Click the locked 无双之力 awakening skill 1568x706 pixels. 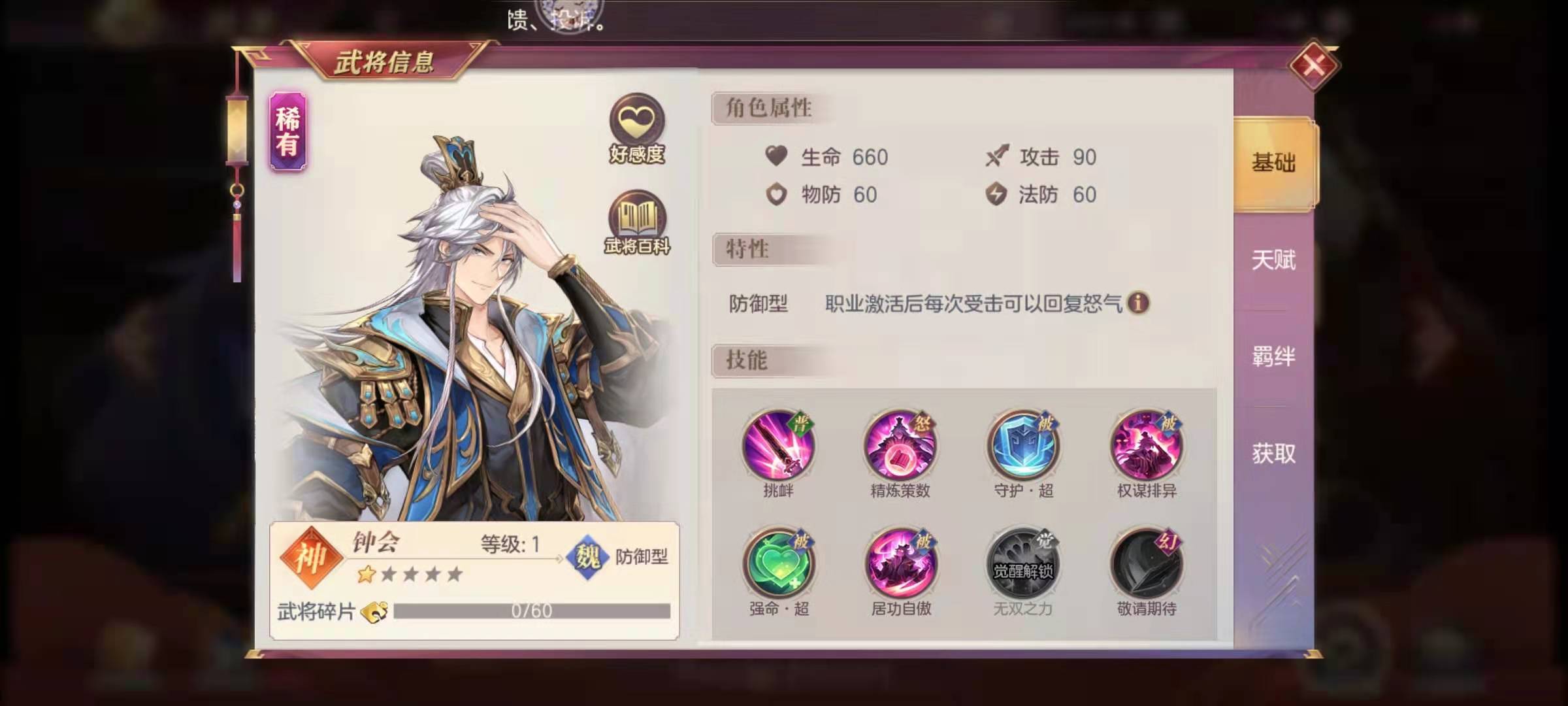pyautogui.click(x=1022, y=563)
